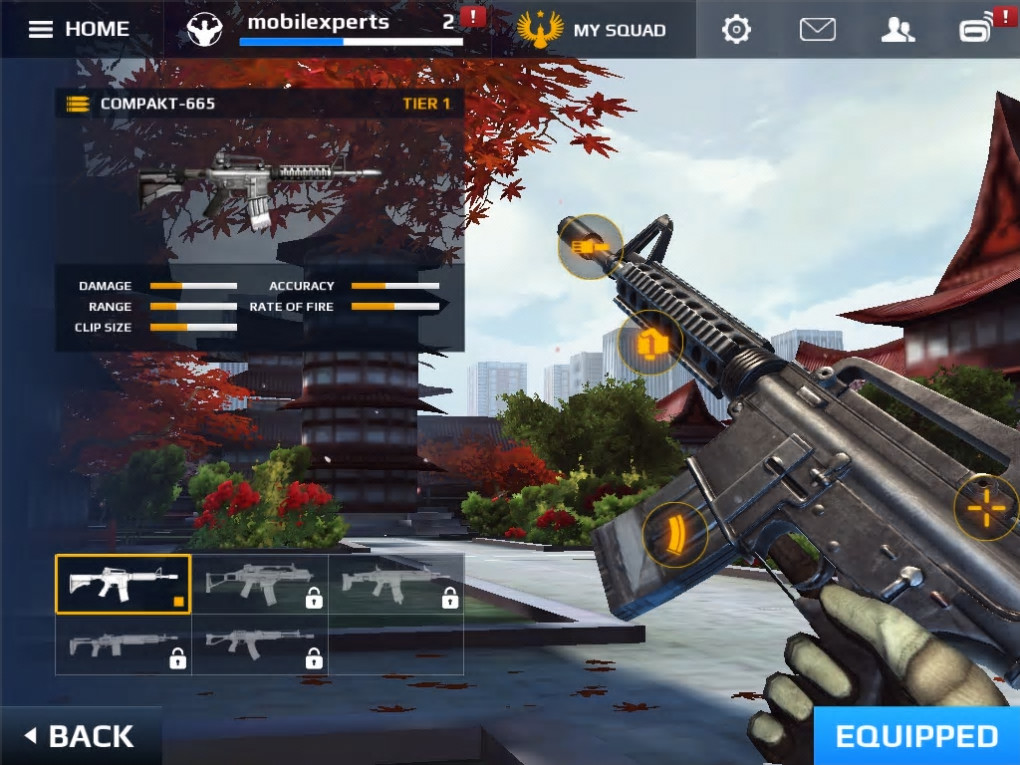The height and width of the screenshot is (765, 1020).
Task: Select the equipped Compakt-665 rifle slot
Action: coord(123,584)
